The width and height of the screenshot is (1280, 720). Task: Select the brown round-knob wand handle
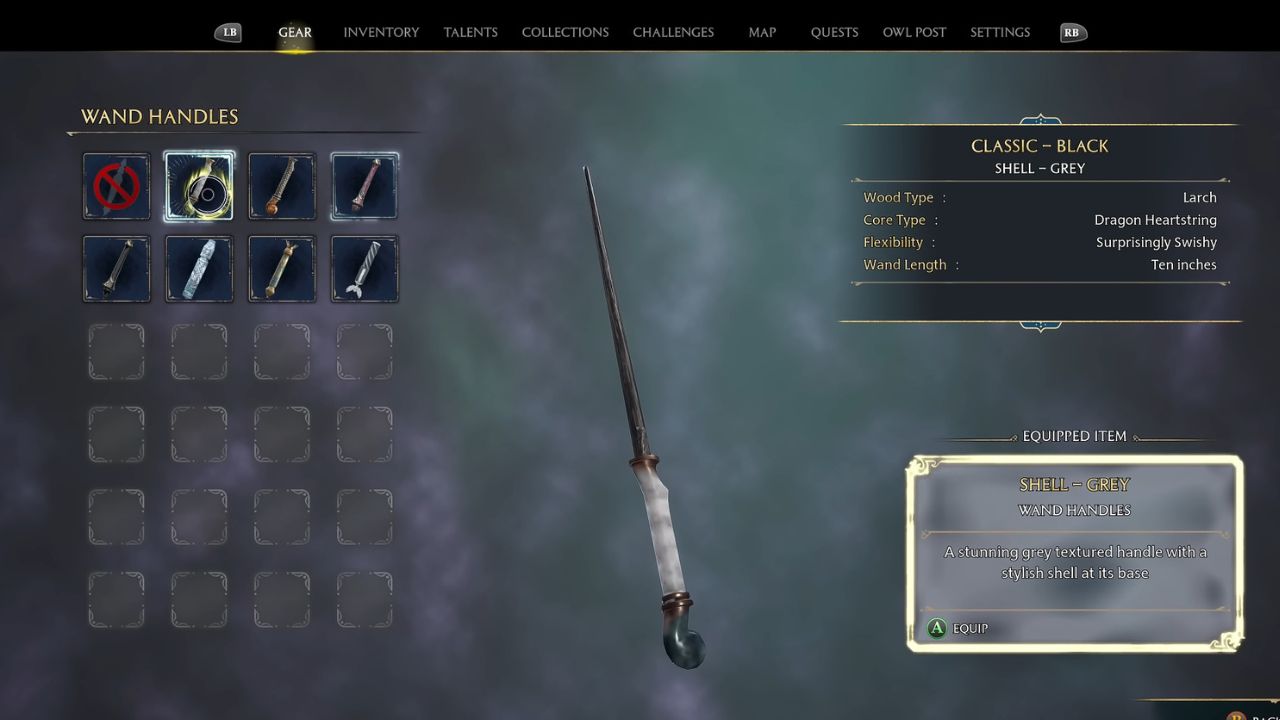[x=282, y=186]
